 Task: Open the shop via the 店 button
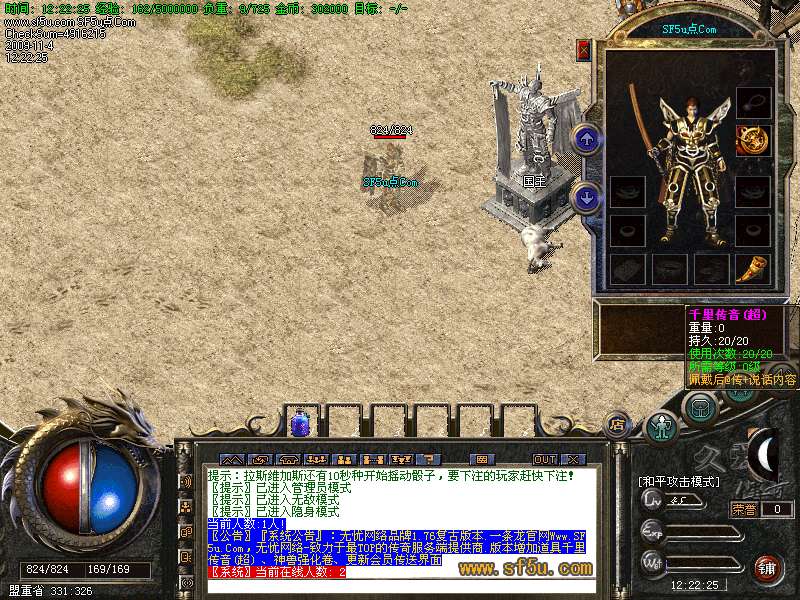click(618, 423)
